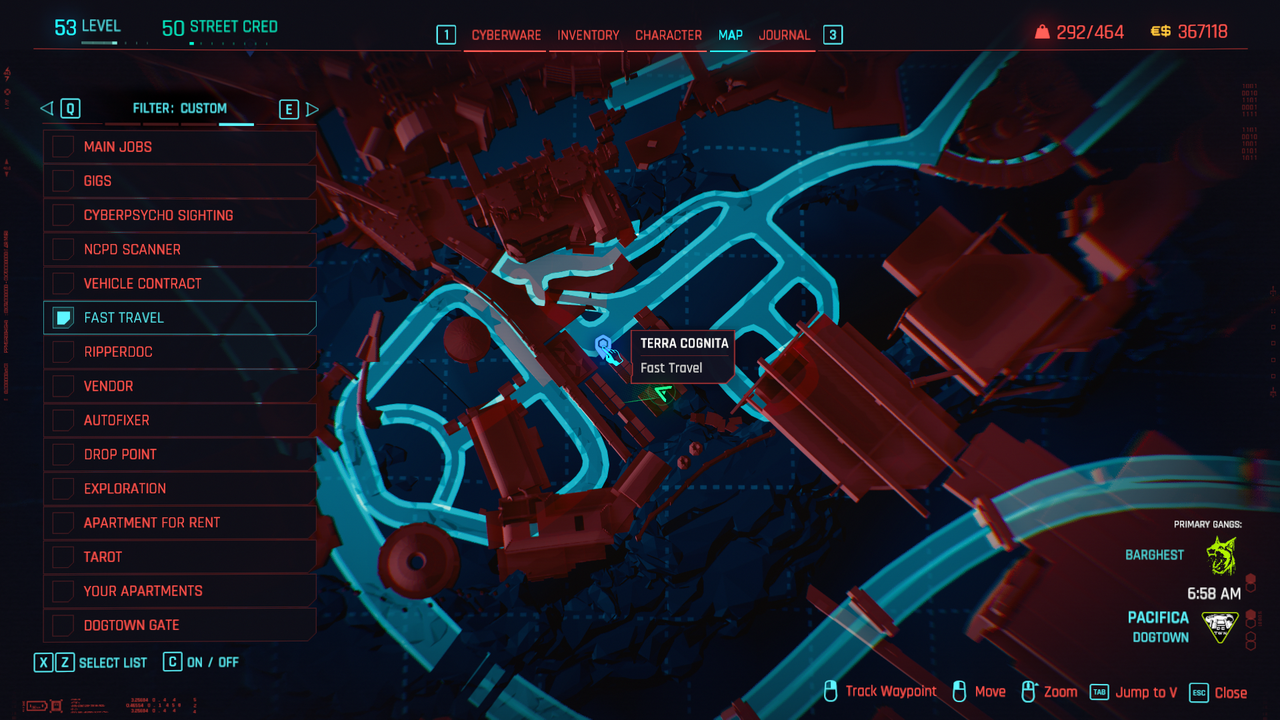Click the right arrow to change filter preset

click(312, 109)
